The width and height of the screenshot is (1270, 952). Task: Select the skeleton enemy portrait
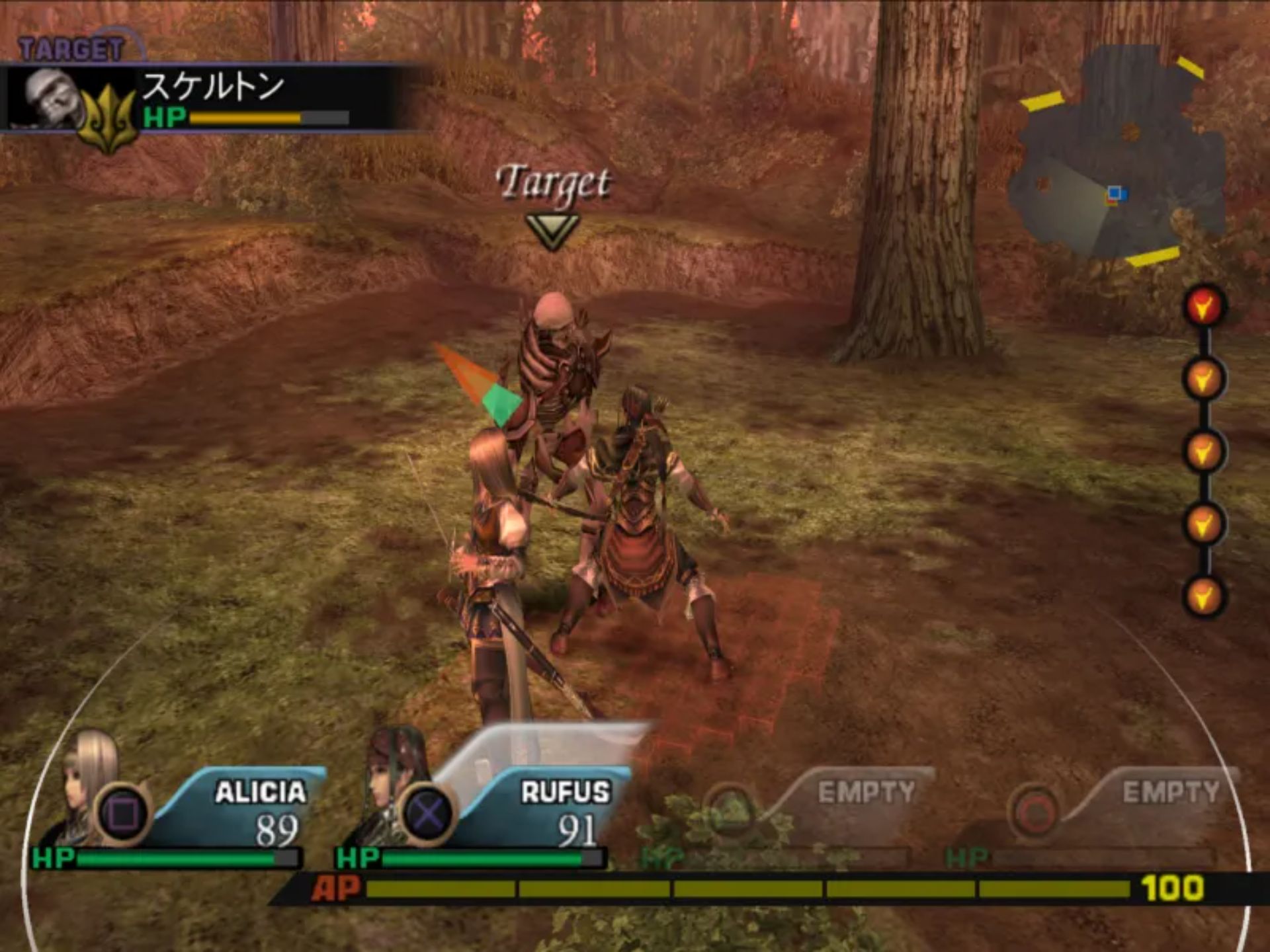[50, 98]
